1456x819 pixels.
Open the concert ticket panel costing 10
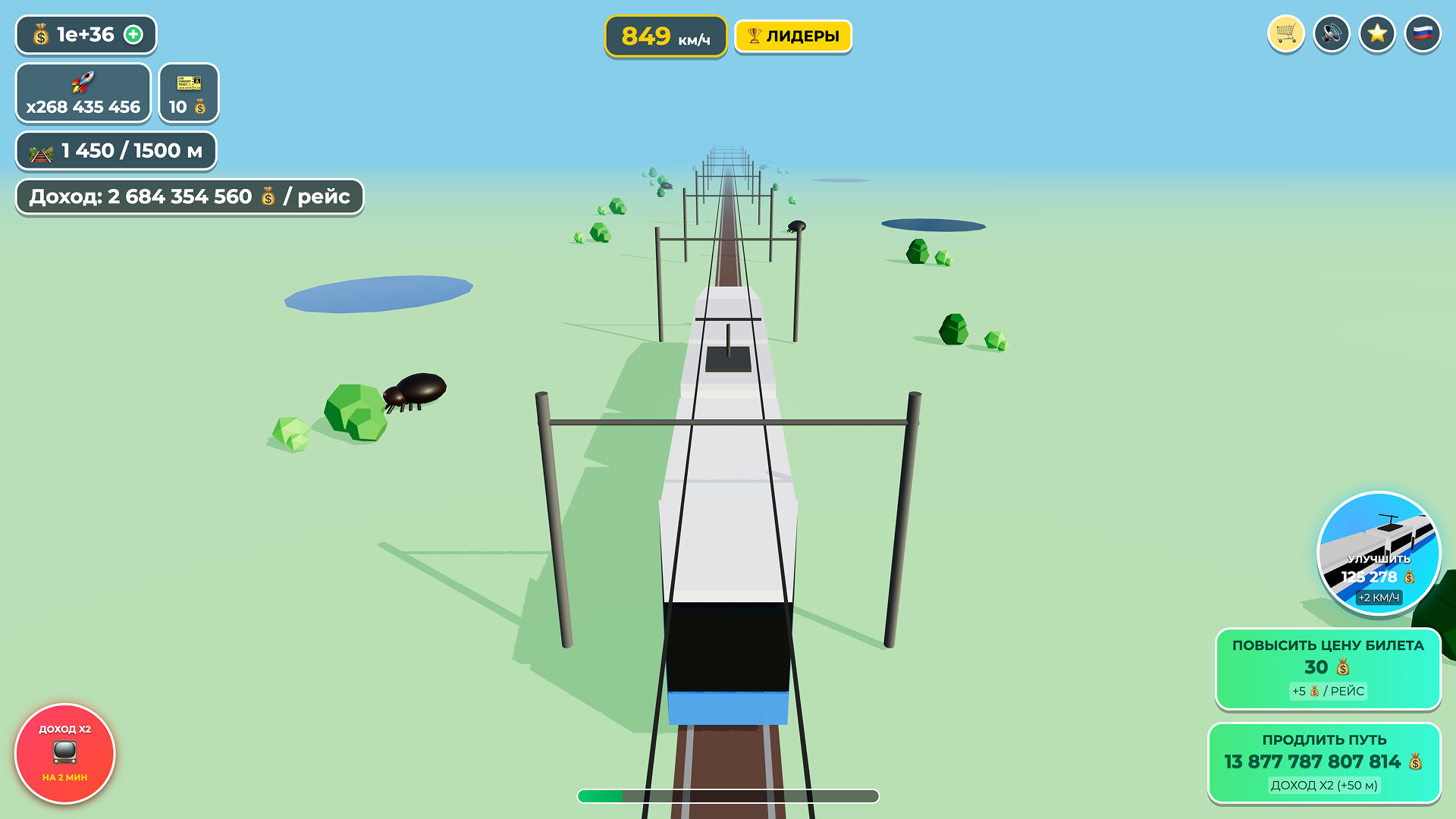point(187,93)
